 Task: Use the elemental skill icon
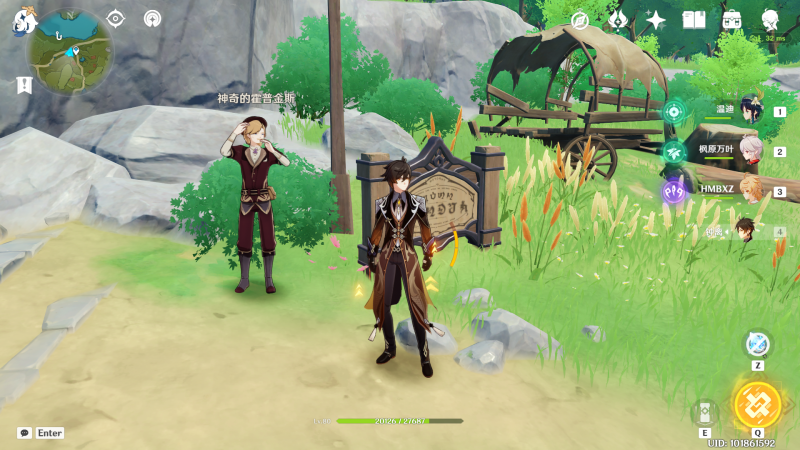pyautogui.click(x=705, y=412)
